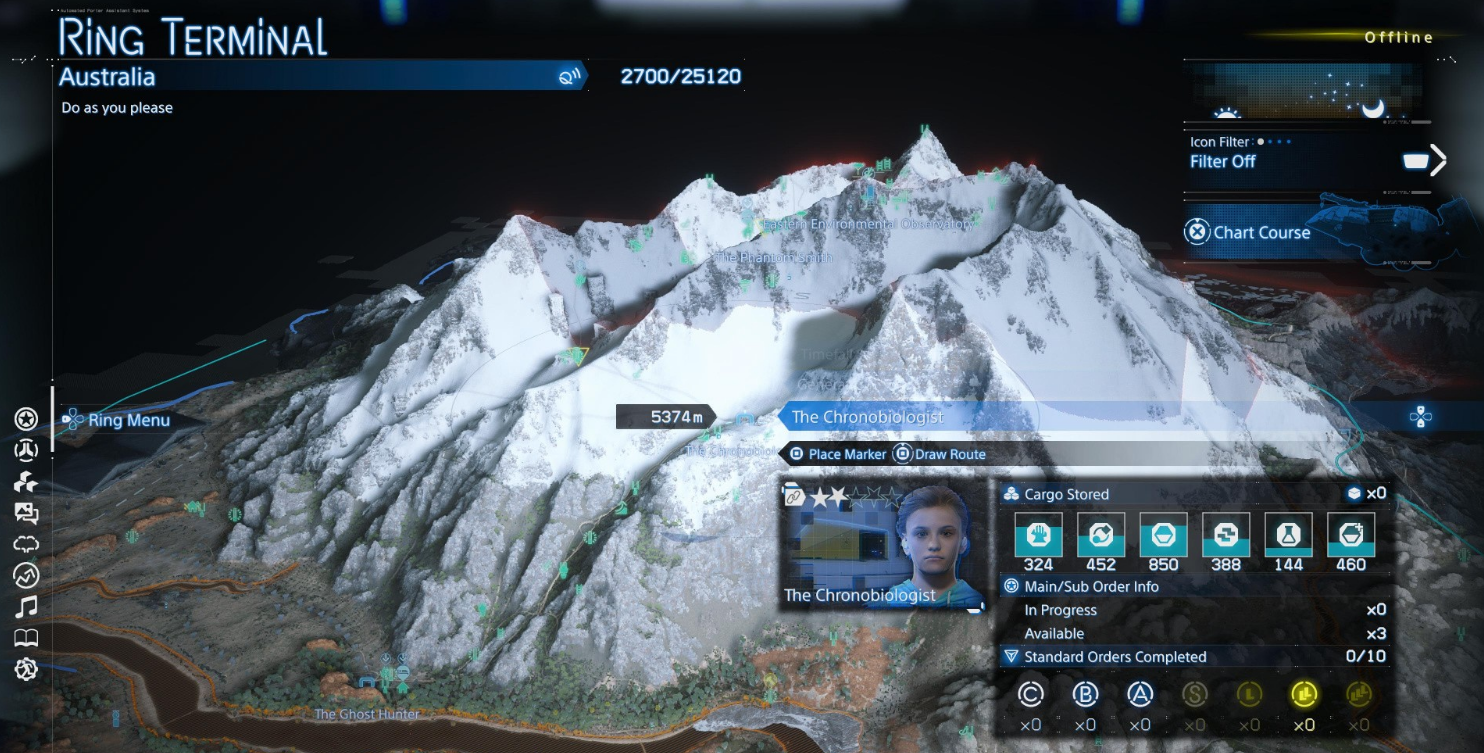Screen dimensions: 1484x753
Task: Select Standard Orders Completed row
Action: point(1115,657)
